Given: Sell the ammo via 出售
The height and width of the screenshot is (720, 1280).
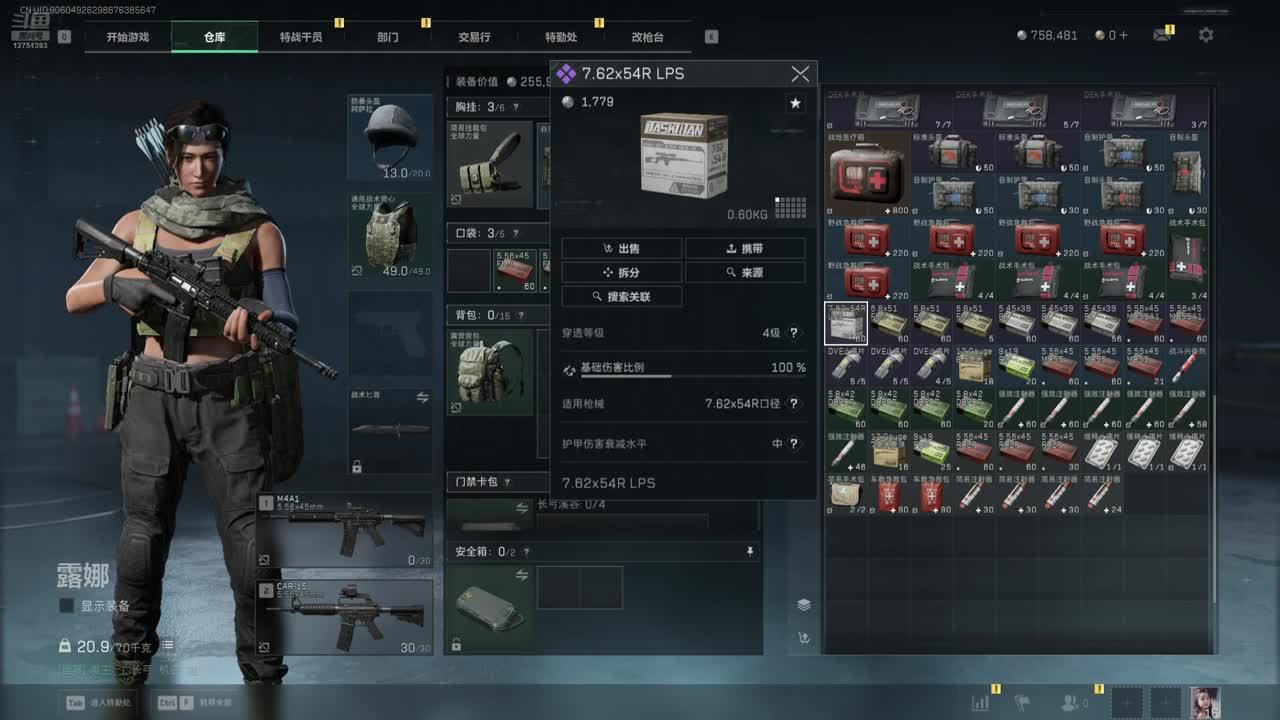Looking at the screenshot, I should click(x=621, y=248).
